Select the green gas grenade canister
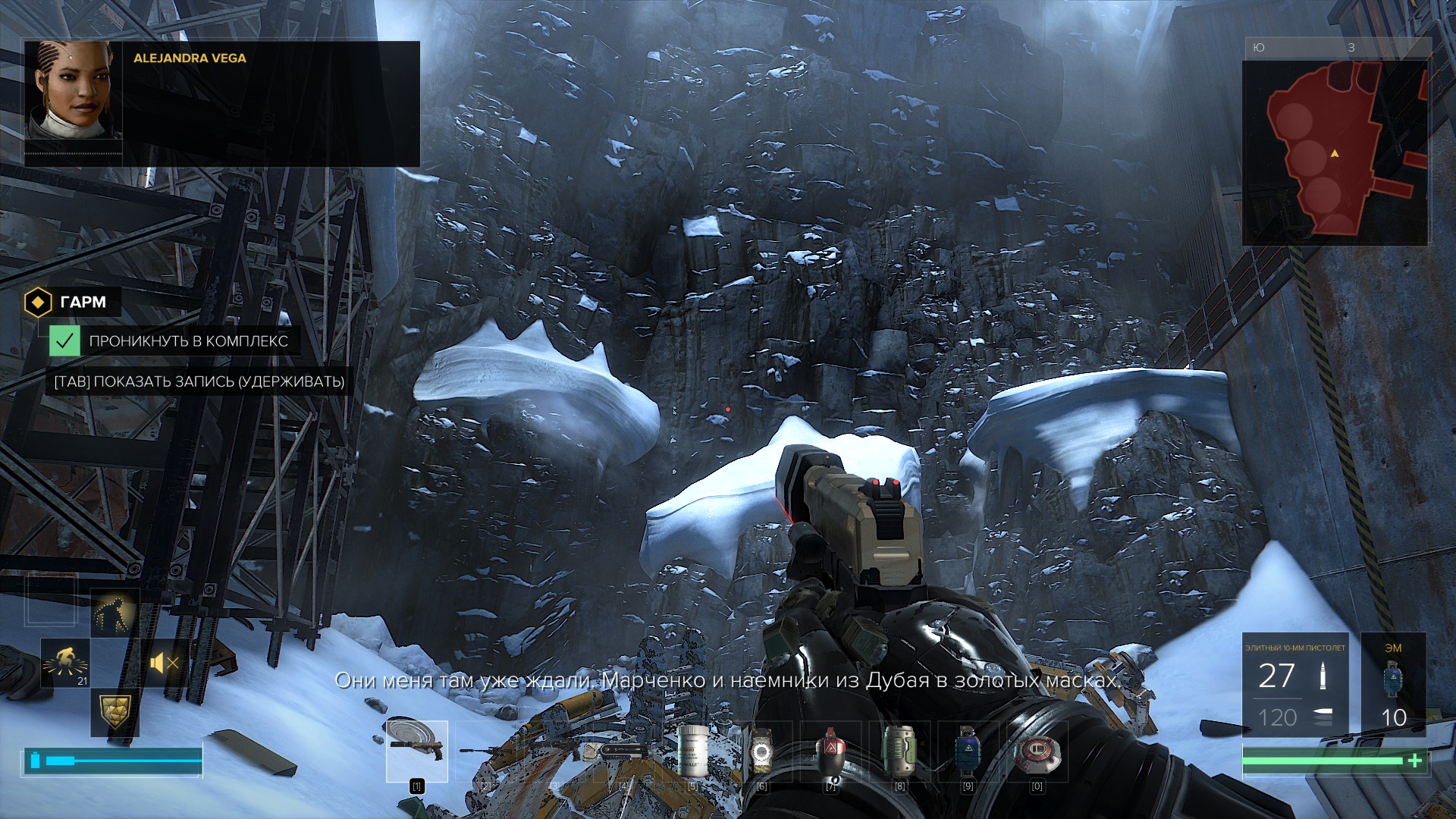Viewport: 1456px width, 819px height. point(899,752)
